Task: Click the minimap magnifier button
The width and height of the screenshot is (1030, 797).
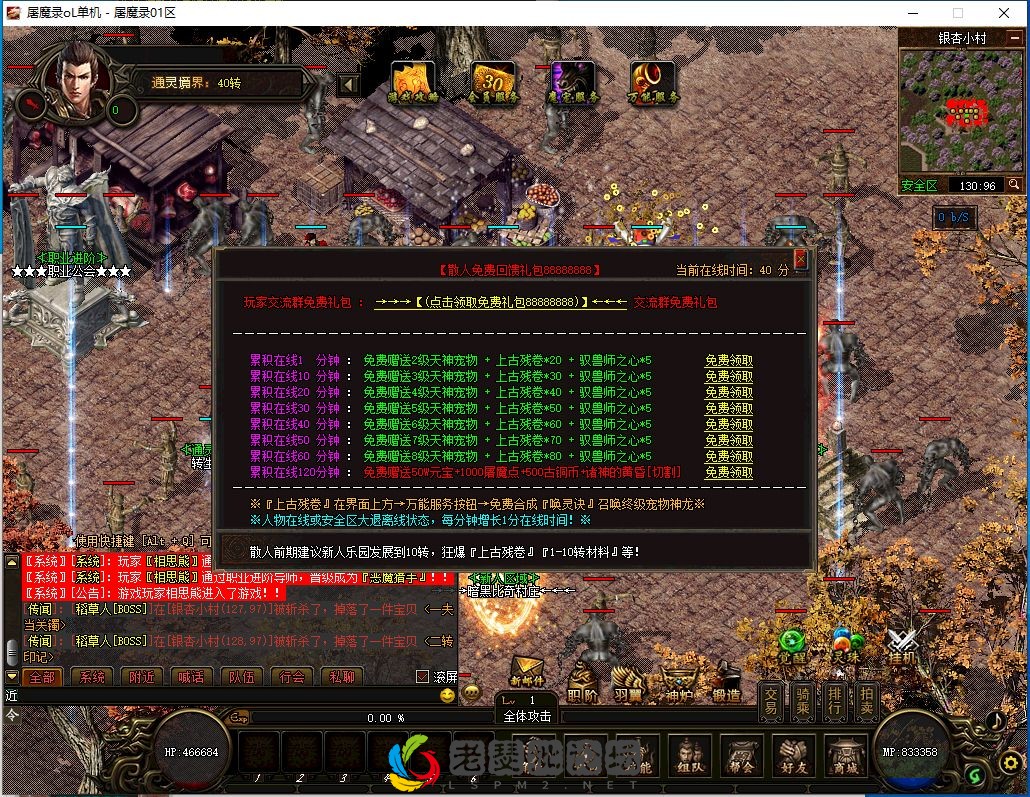Action: tap(1013, 185)
